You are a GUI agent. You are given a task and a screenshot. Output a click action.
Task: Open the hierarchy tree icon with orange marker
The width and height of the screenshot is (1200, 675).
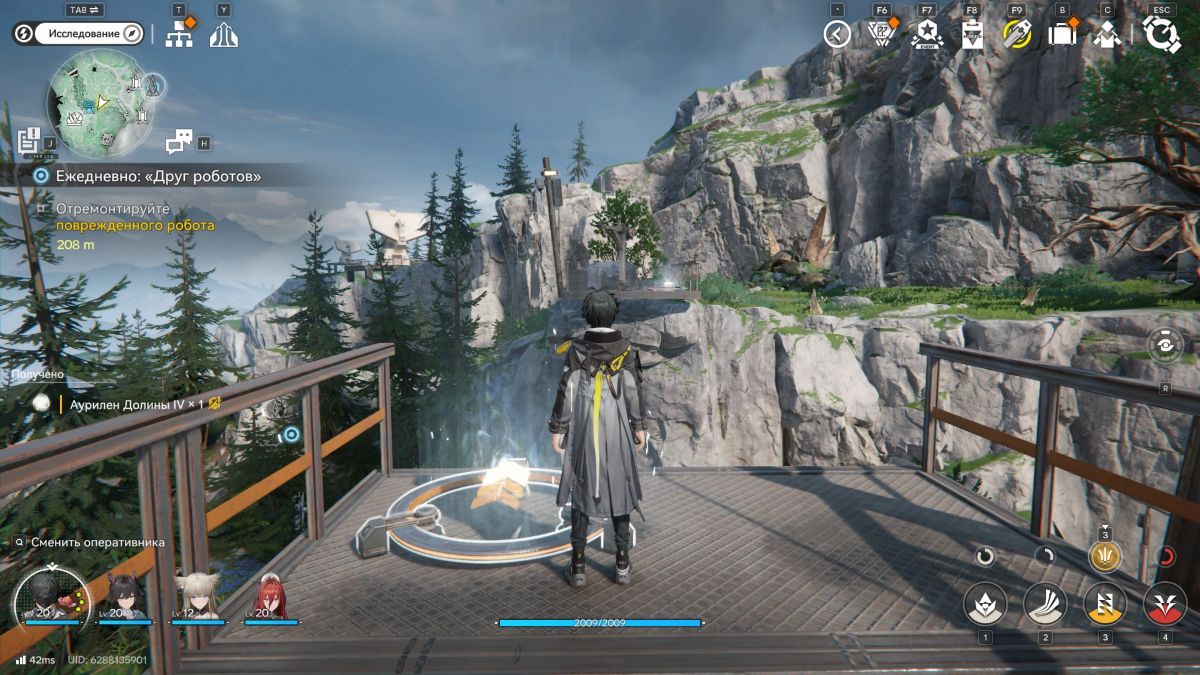tap(181, 33)
